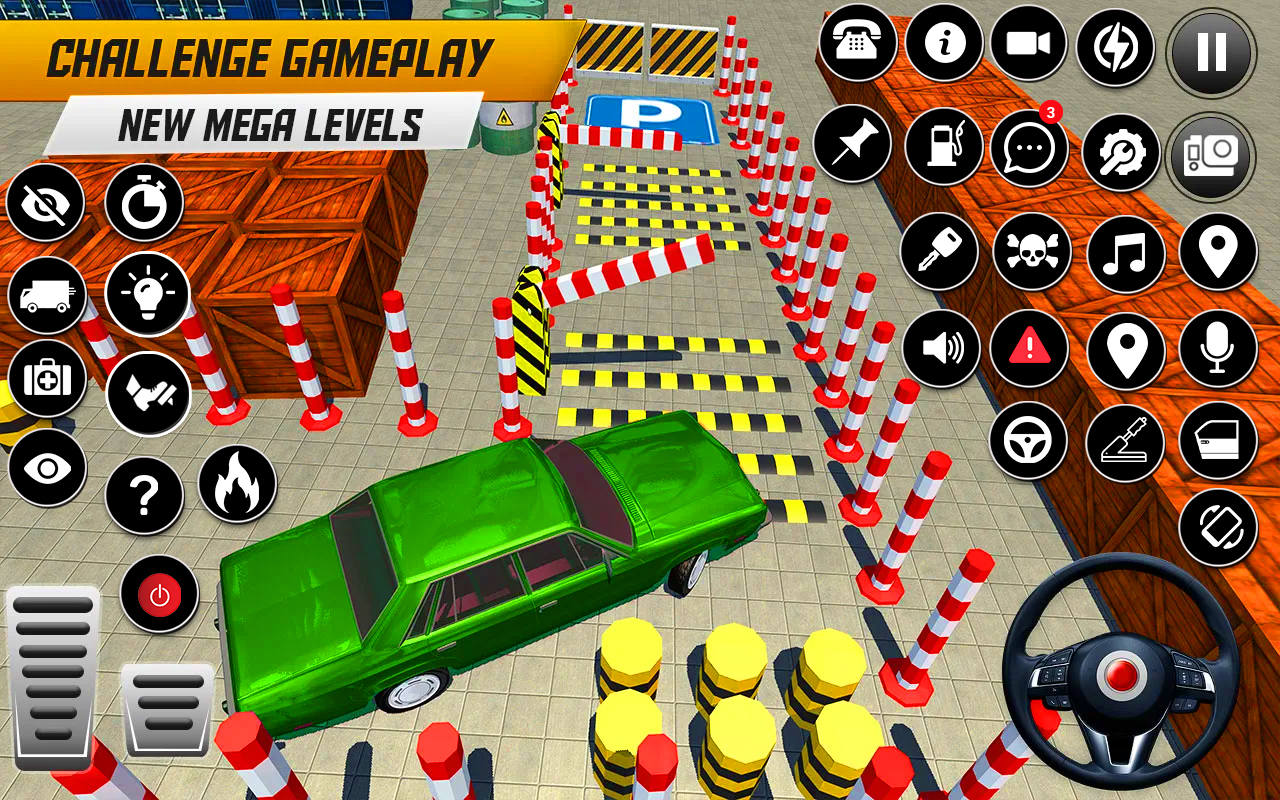Engage the handbrake lever icon
The image size is (1280, 800).
click(x=1124, y=441)
